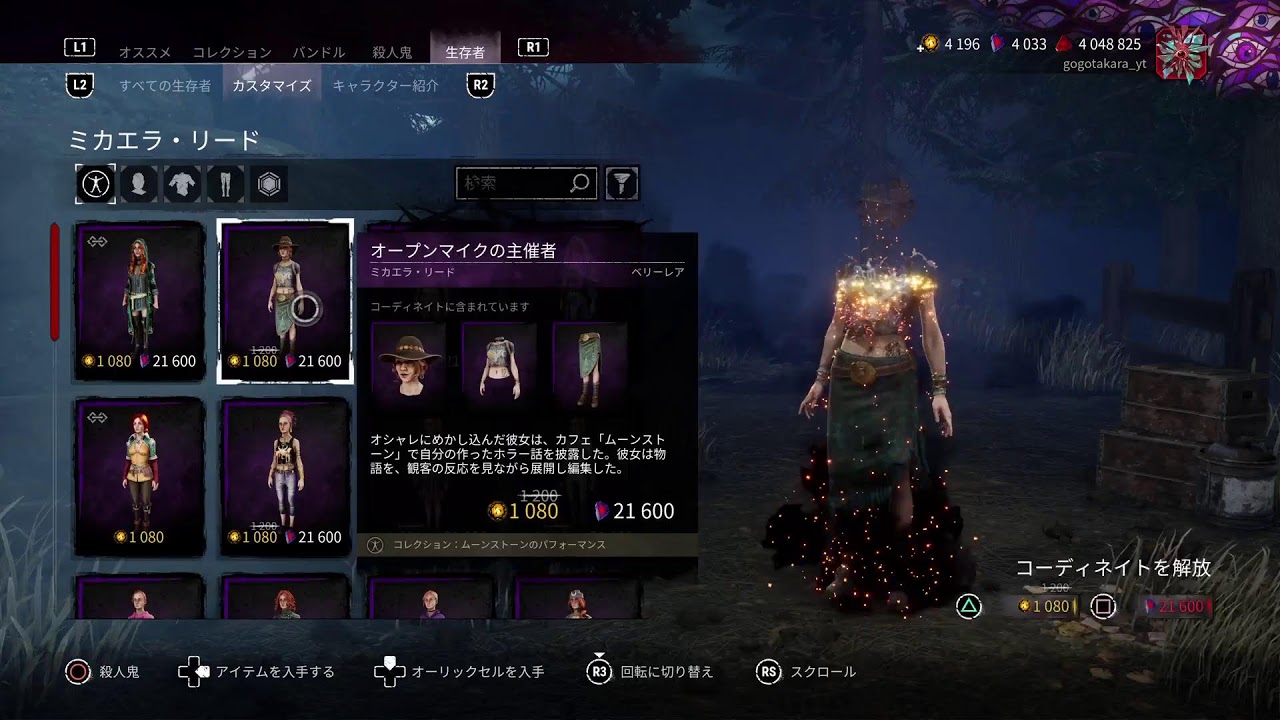Pick the wide-brim hat piece thumbnail
This screenshot has height=720, width=1280.
(x=408, y=360)
